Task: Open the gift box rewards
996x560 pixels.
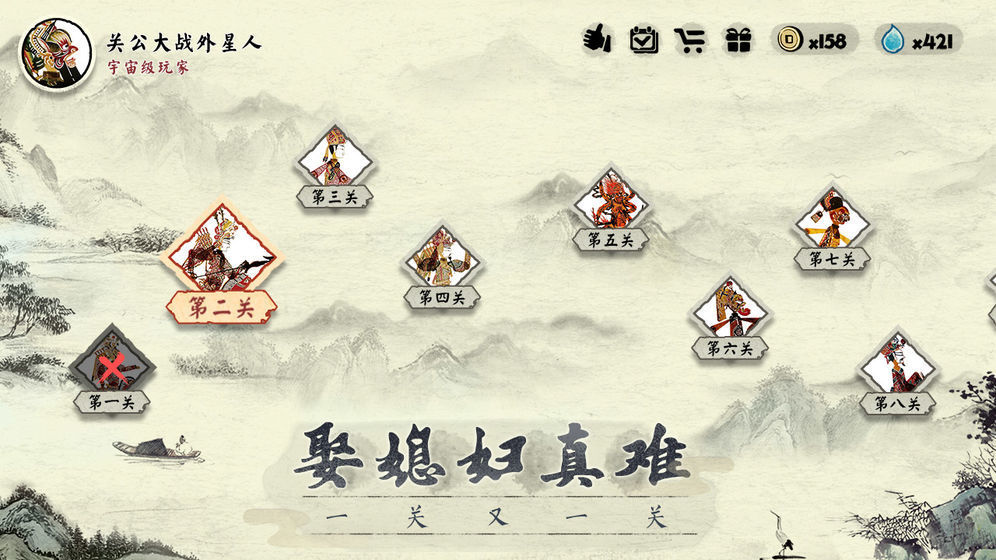Action: [x=738, y=40]
